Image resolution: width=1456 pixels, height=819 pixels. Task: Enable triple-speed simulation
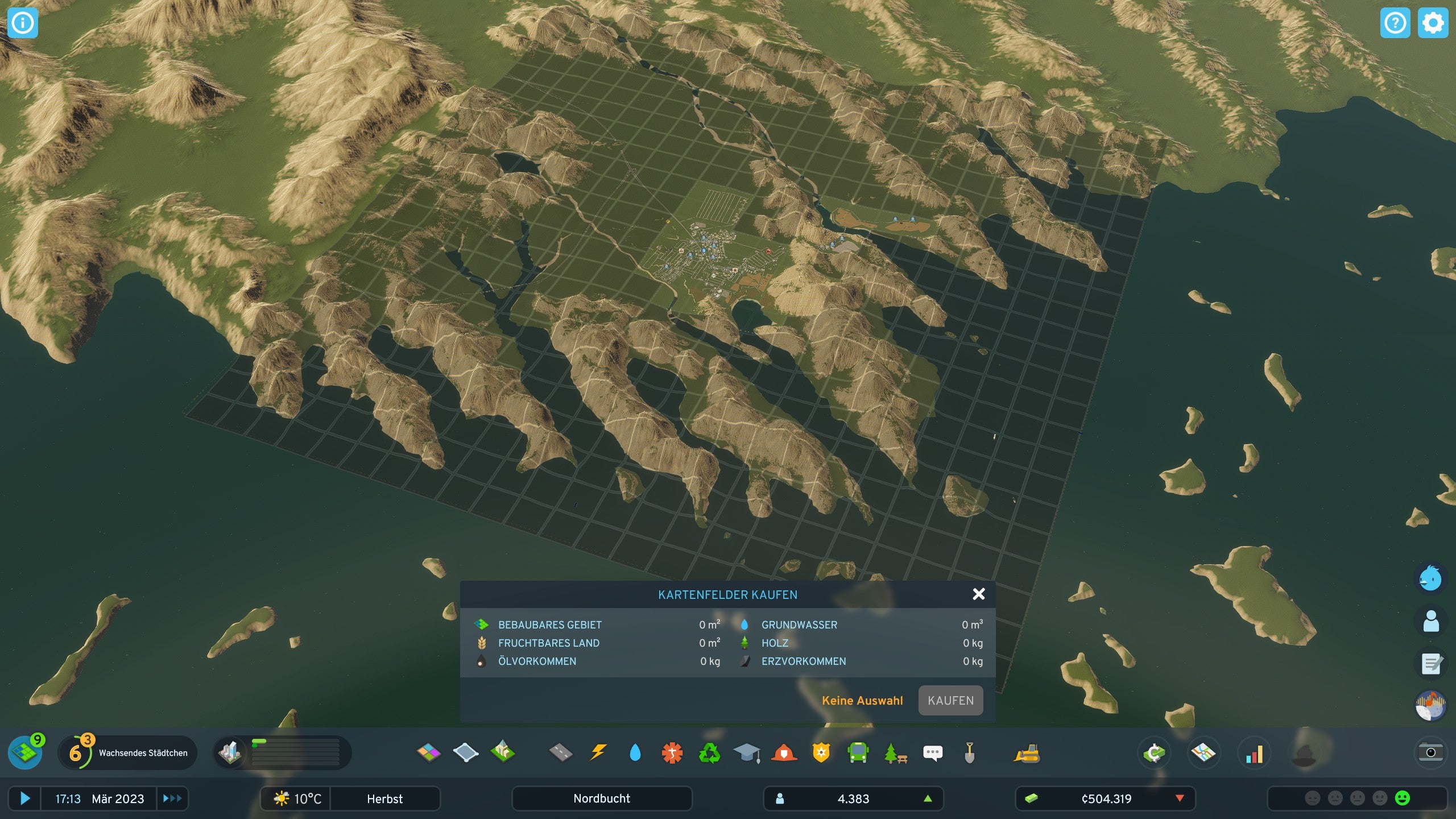173,799
